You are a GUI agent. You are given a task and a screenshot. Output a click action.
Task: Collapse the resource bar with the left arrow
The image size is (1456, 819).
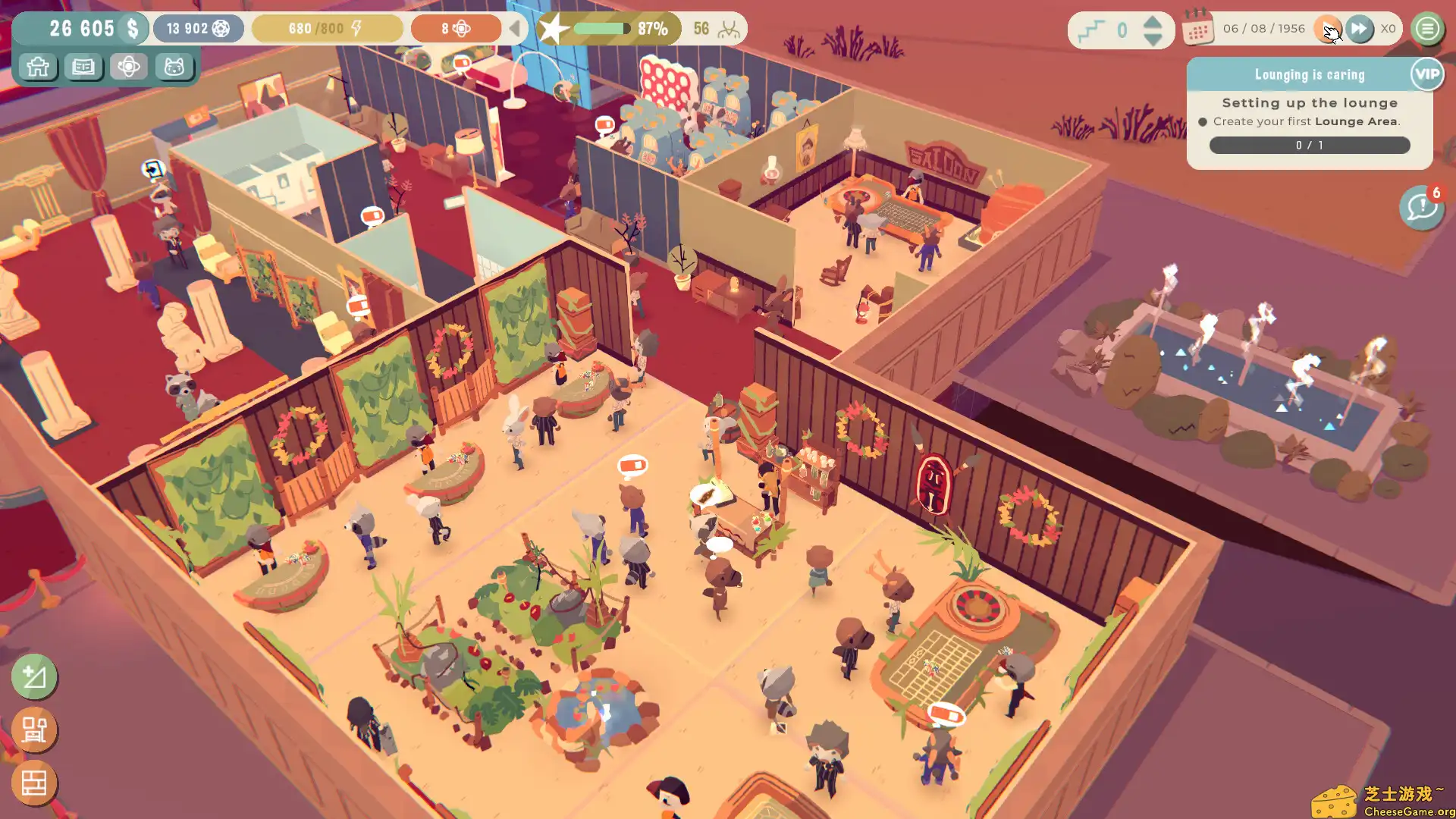tap(516, 29)
